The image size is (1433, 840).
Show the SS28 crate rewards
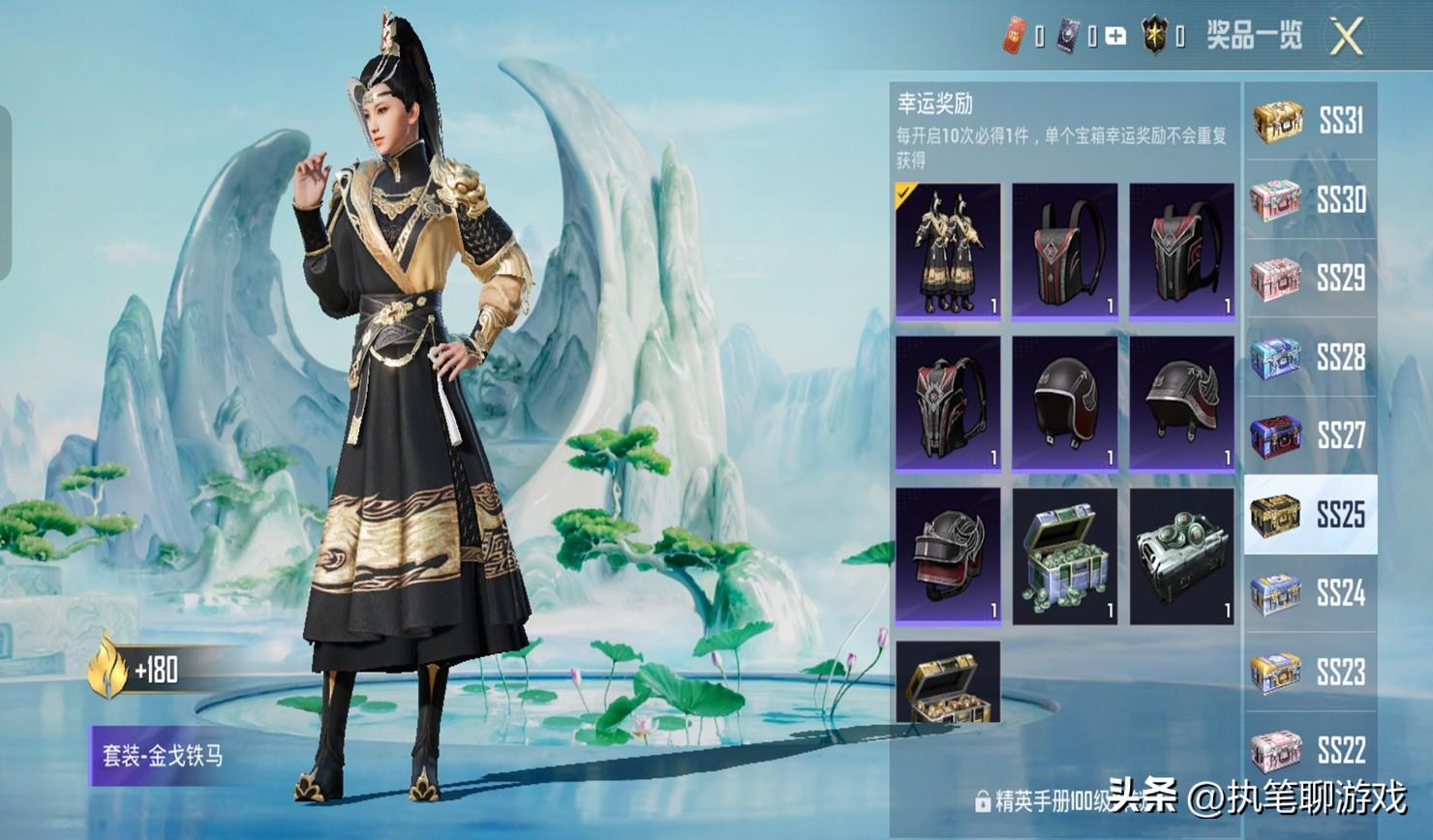pos(1310,358)
